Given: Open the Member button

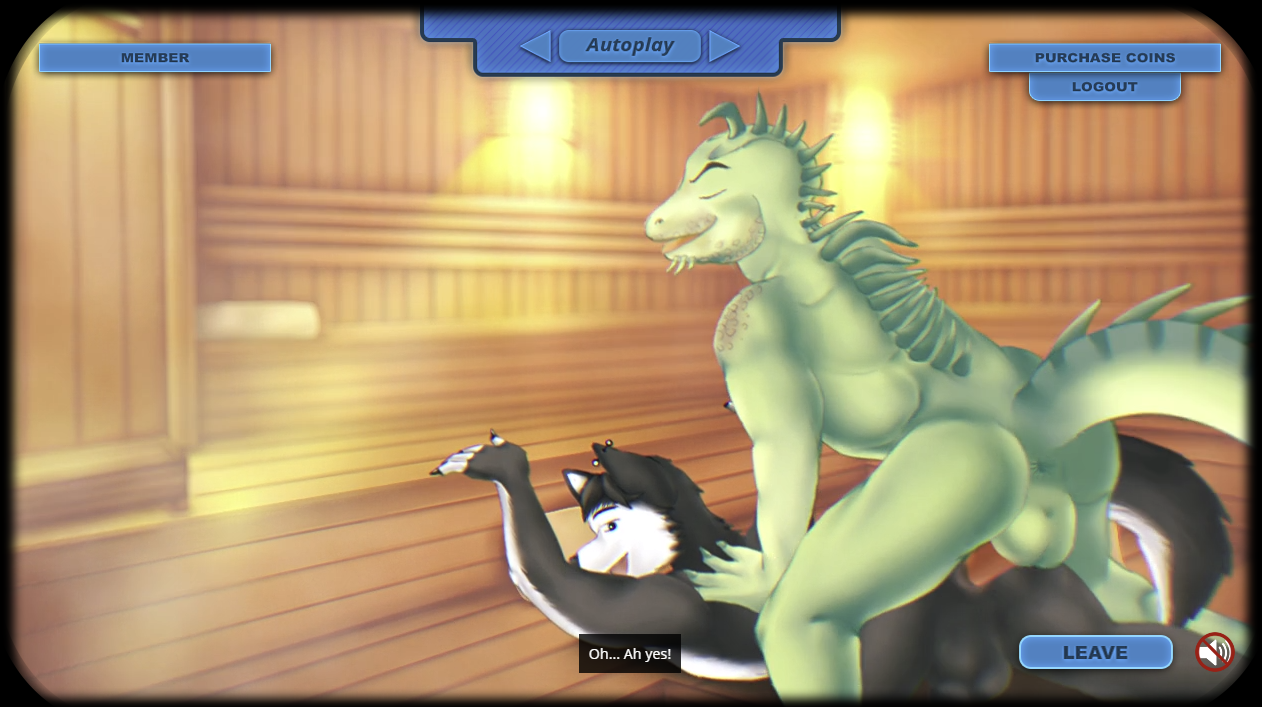Looking at the screenshot, I should [x=155, y=58].
